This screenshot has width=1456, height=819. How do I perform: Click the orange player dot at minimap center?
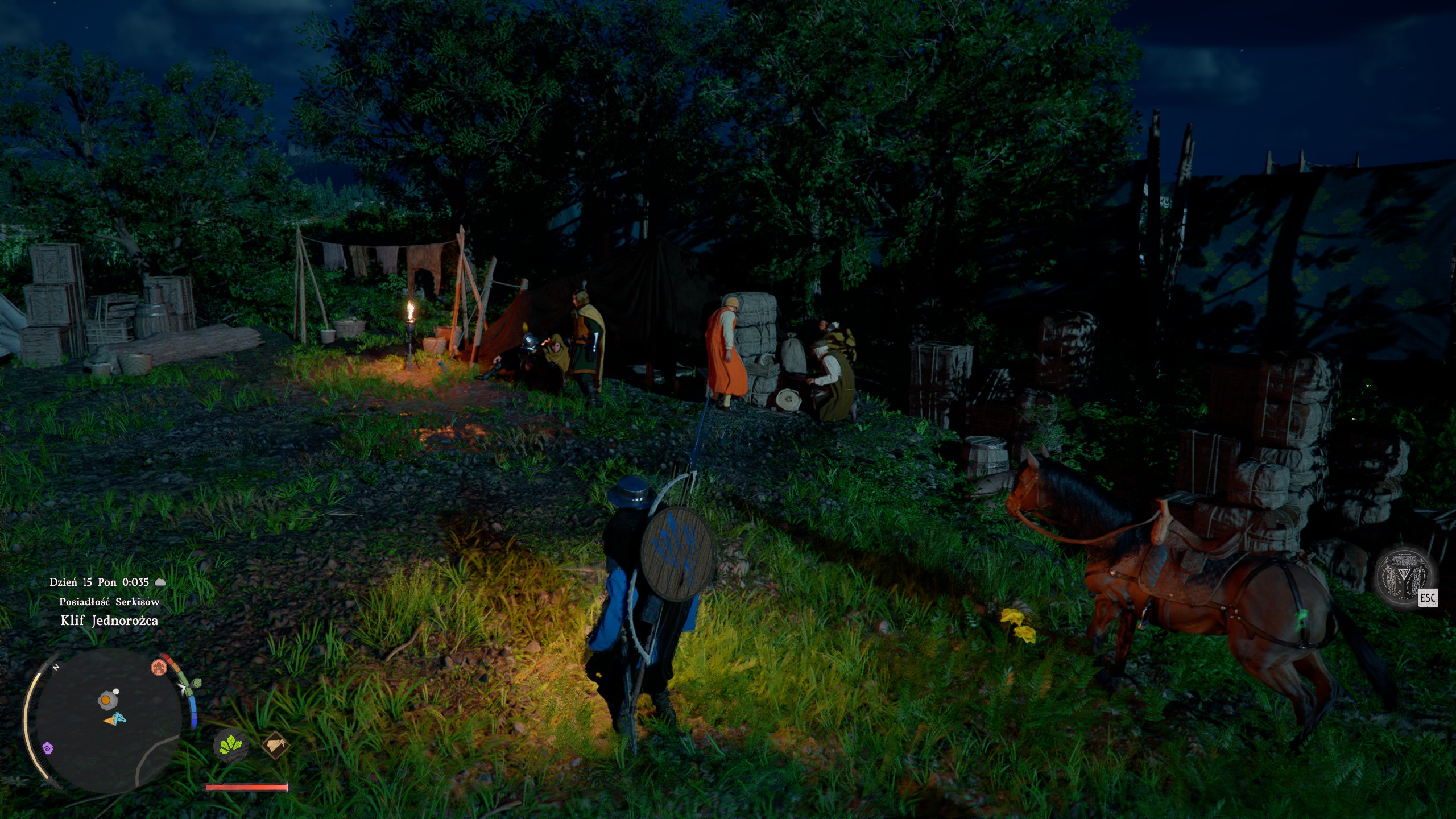click(105, 701)
